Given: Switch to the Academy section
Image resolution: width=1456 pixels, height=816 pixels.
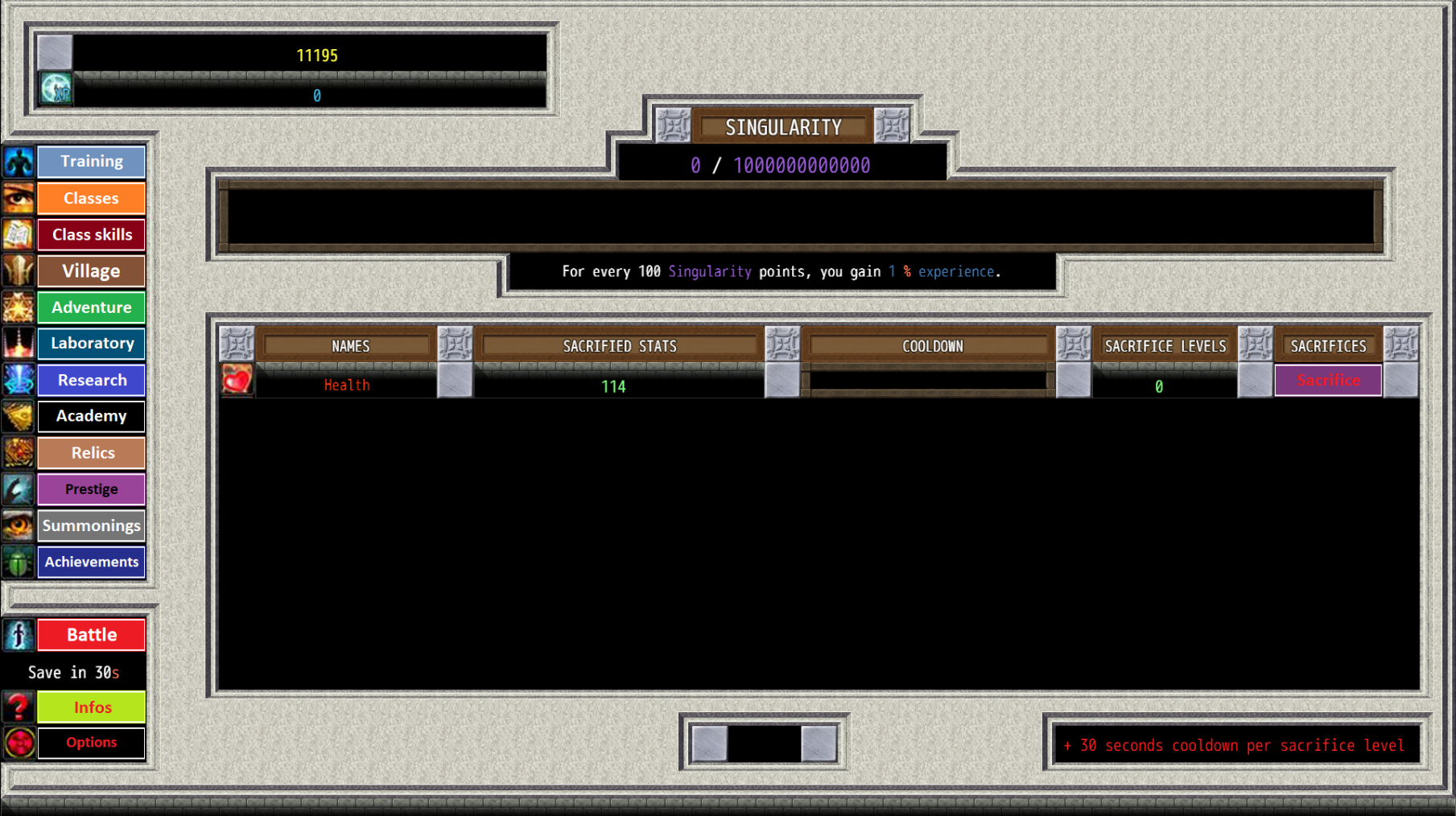Looking at the screenshot, I should tap(91, 416).
